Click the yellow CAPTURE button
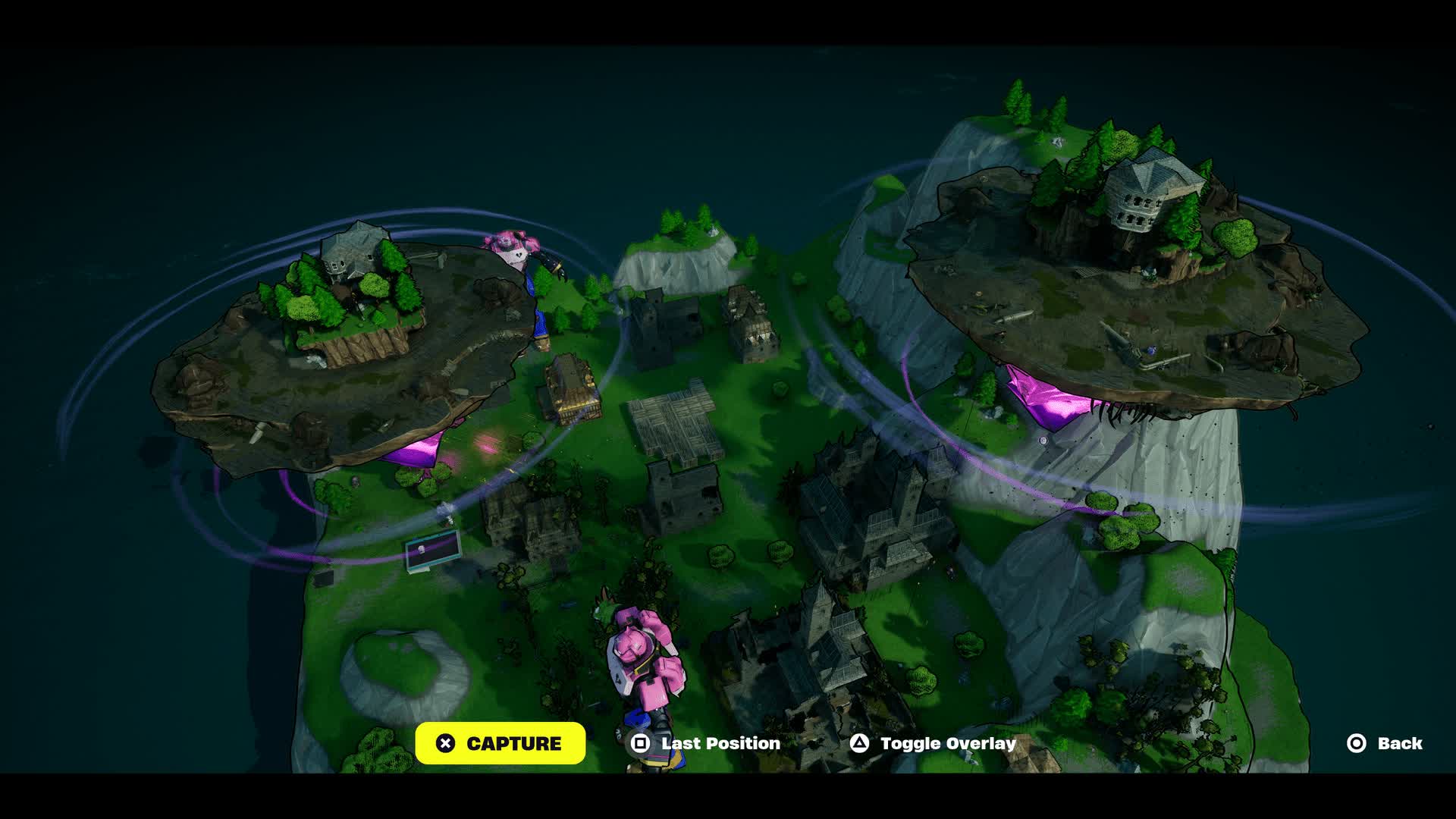 [500, 743]
